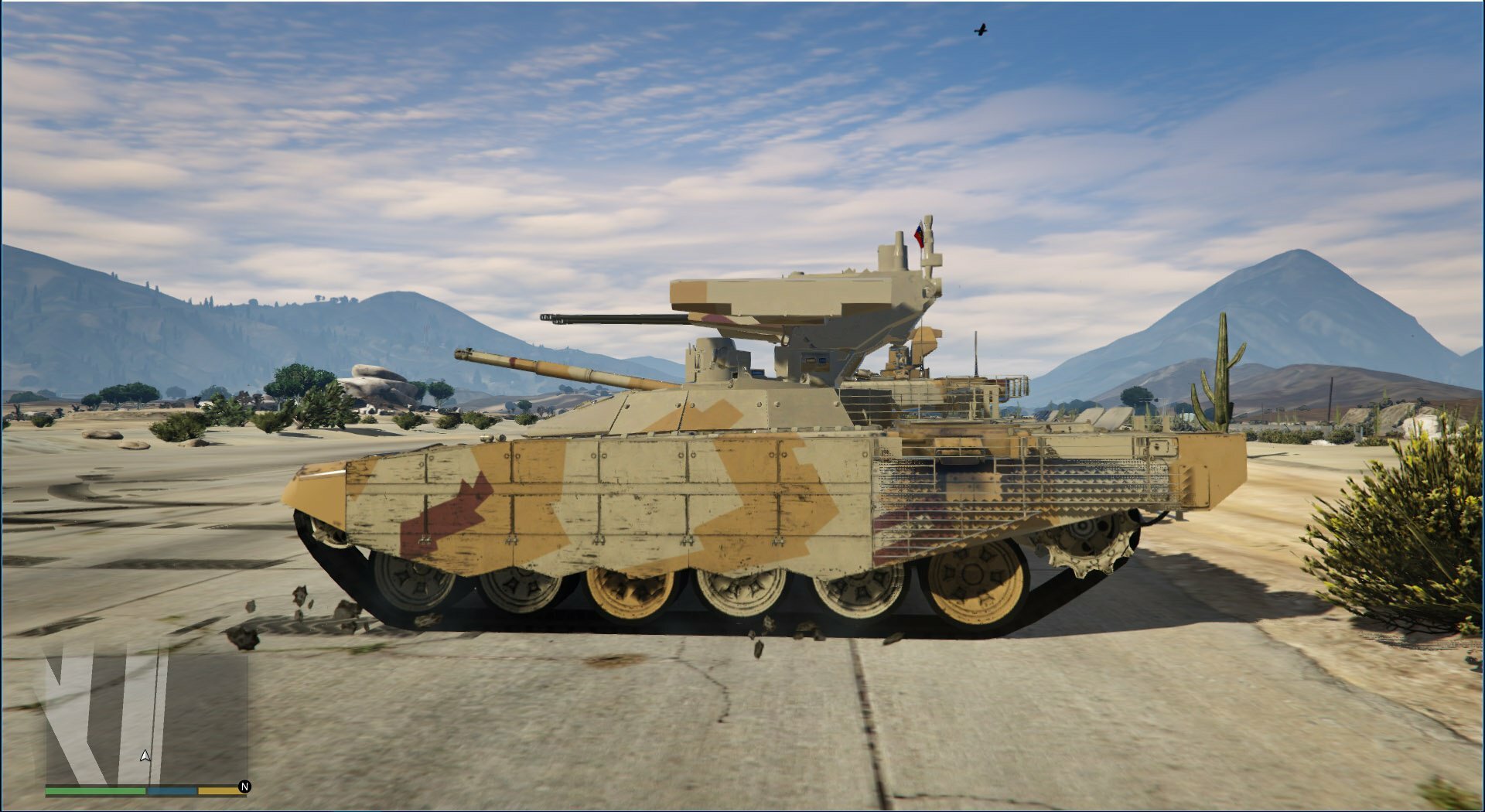1485x812 pixels.
Task: Click the minimap radar
Action: click(146, 717)
